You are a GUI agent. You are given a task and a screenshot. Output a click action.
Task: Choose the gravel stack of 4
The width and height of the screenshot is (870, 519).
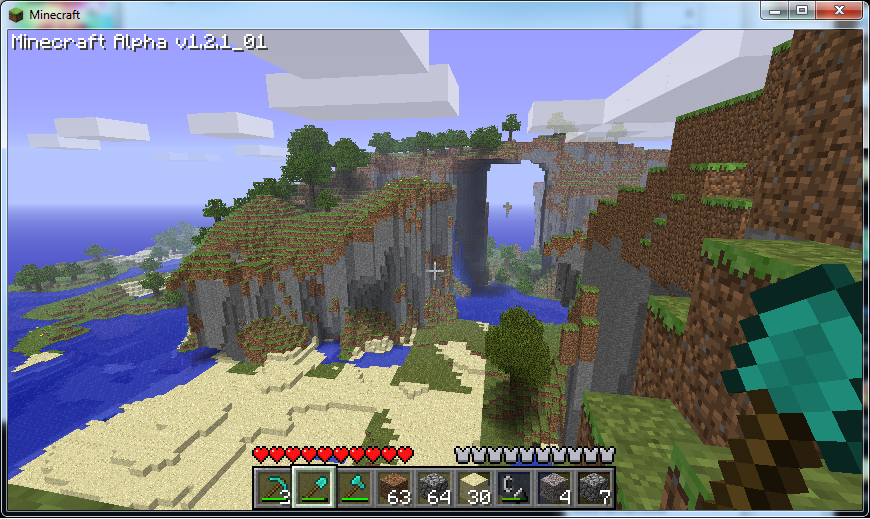click(553, 487)
